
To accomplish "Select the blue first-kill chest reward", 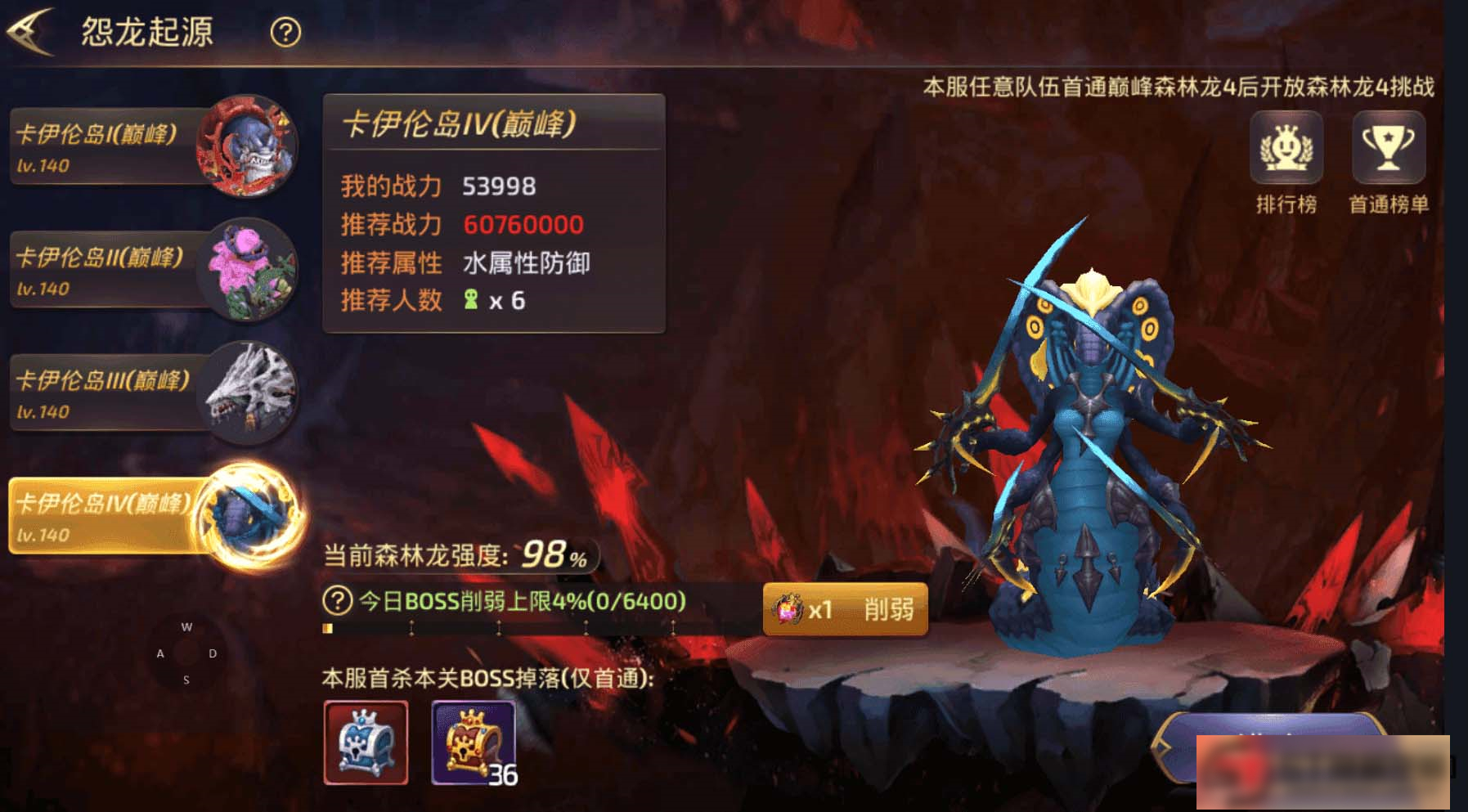I will coord(366,742).
